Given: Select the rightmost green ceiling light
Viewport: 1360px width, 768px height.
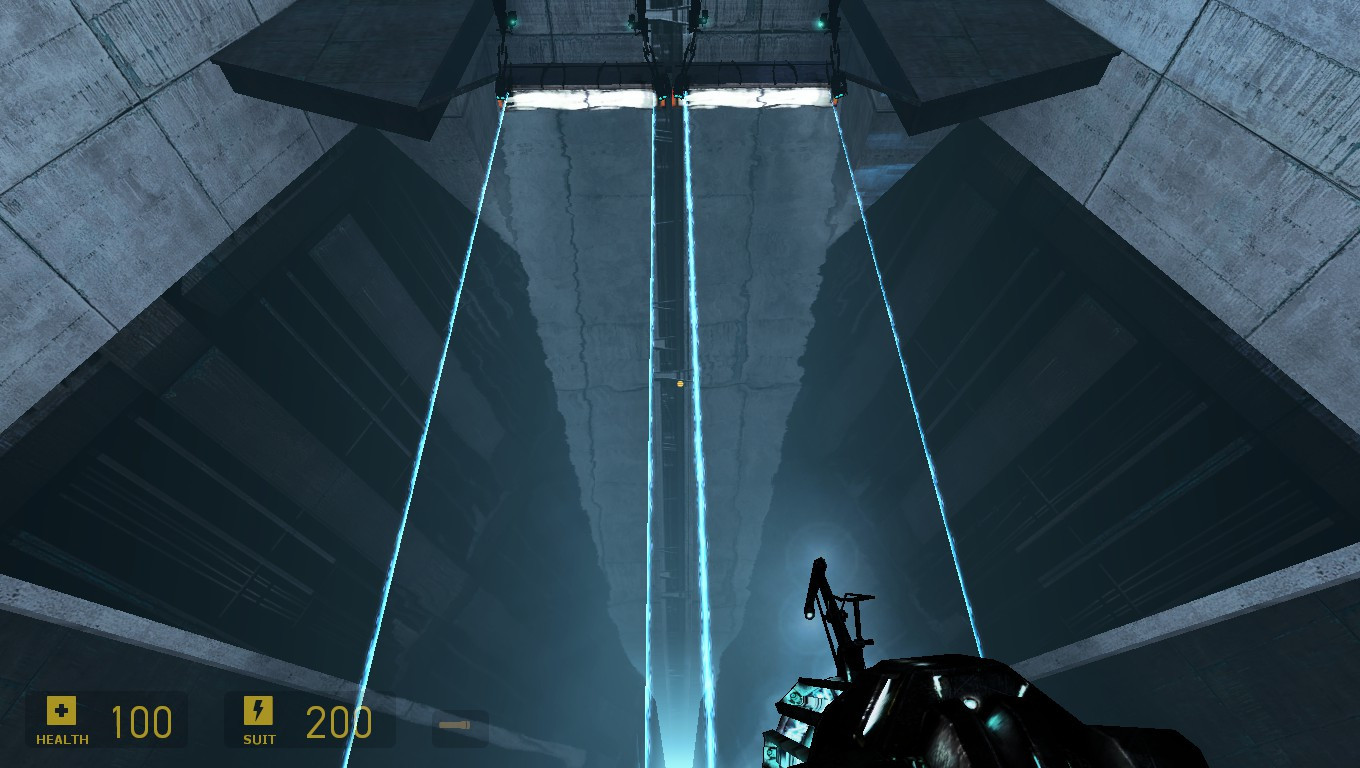Looking at the screenshot, I should point(821,22).
